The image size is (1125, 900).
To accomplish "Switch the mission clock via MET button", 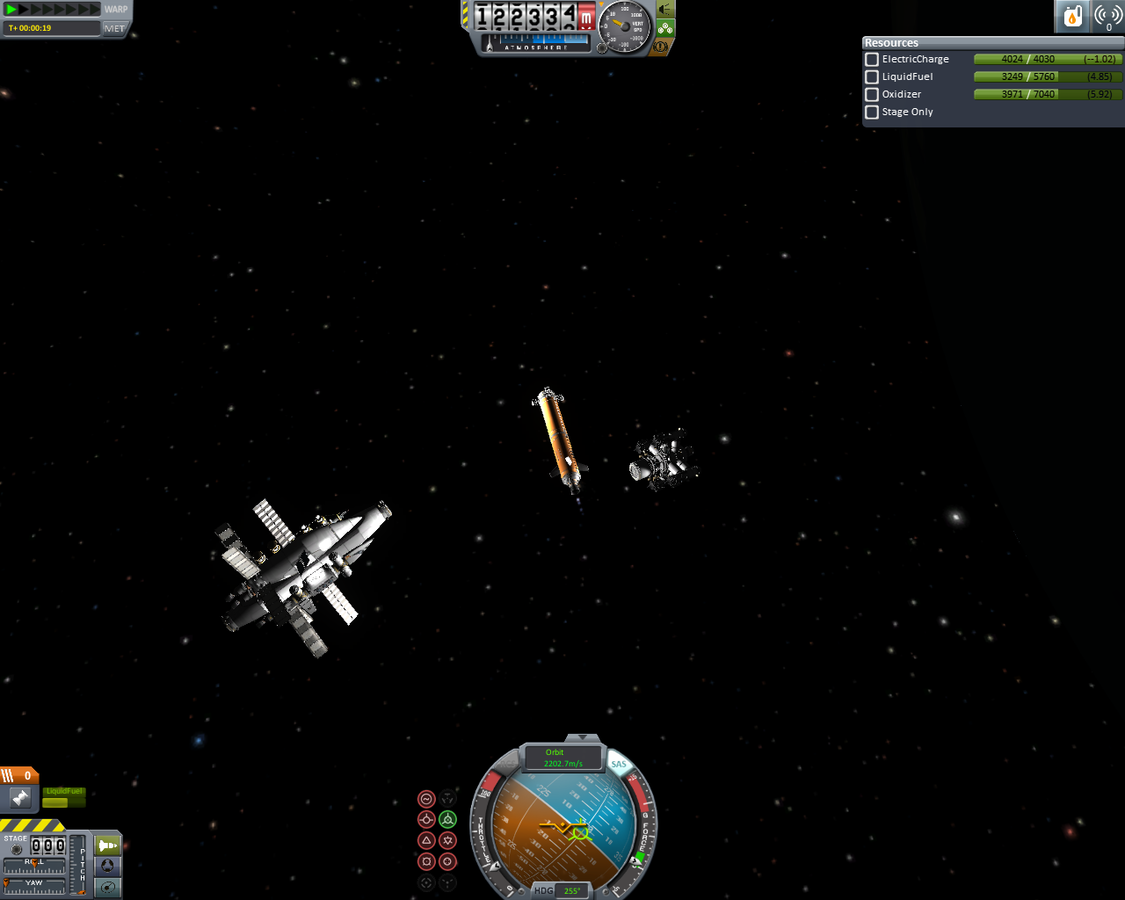I will point(115,28).
